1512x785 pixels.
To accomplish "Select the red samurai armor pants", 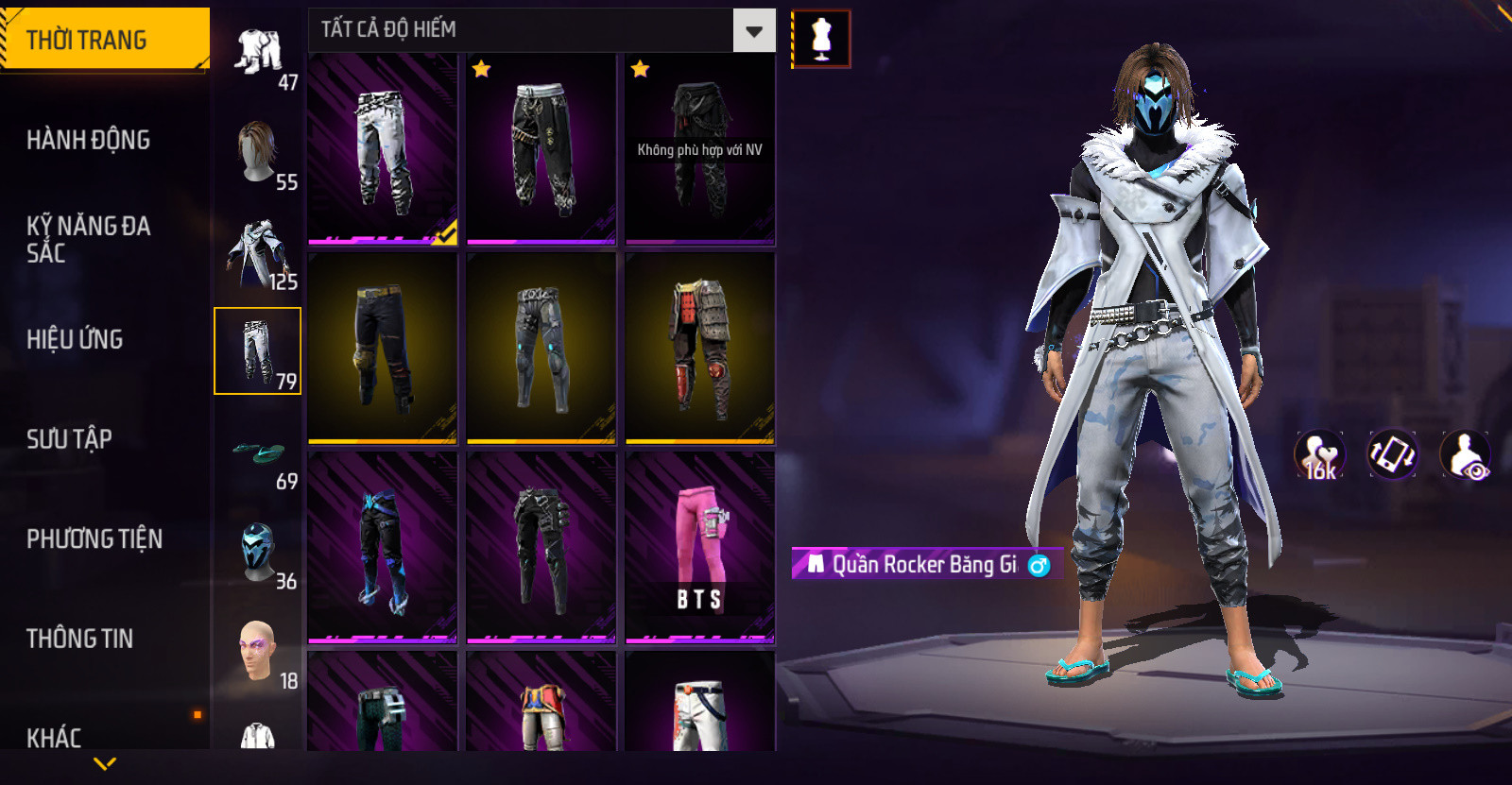I will tap(699, 348).
